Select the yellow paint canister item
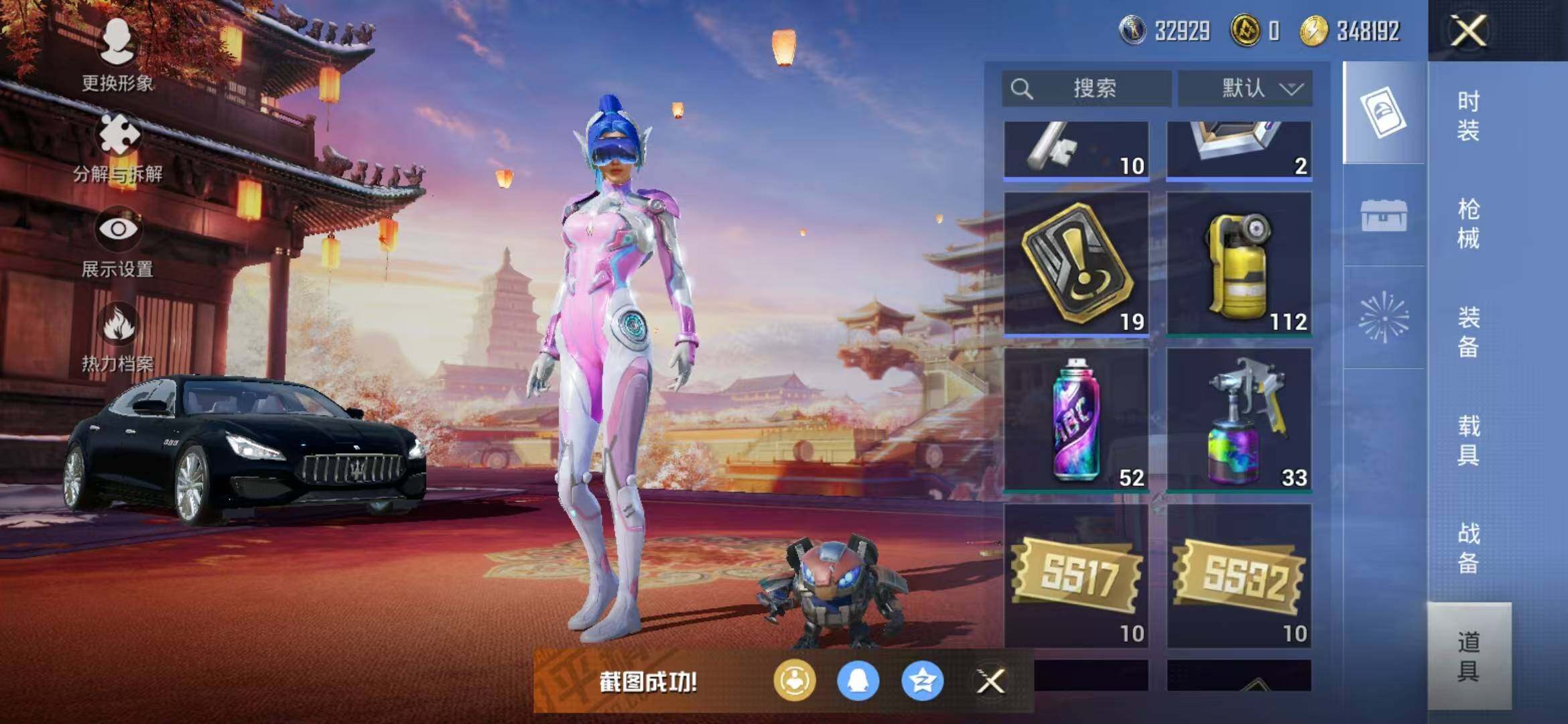The height and width of the screenshot is (724, 1568). (1239, 263)
